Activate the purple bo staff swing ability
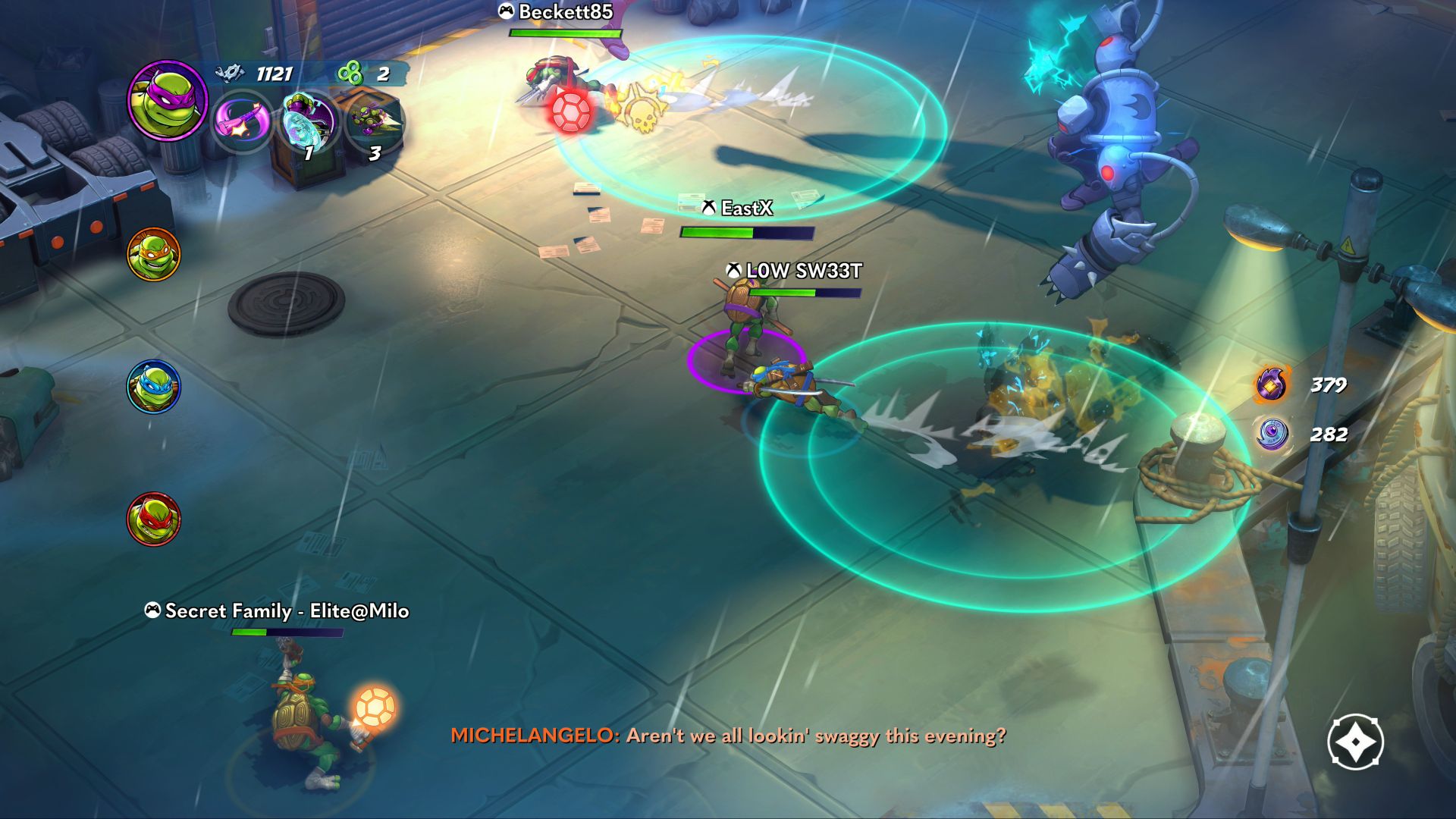Screen dimensions: 1456x819 241,121
